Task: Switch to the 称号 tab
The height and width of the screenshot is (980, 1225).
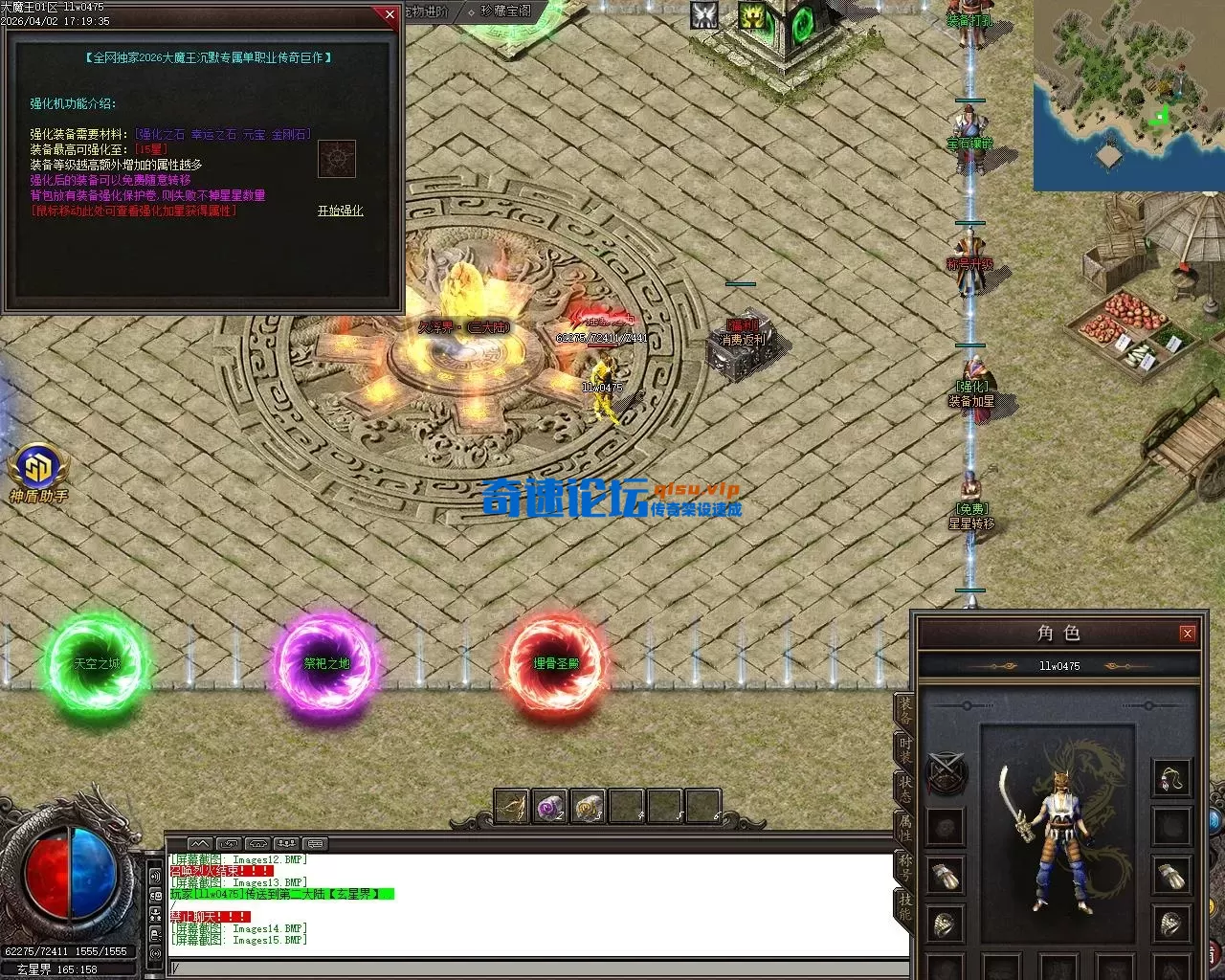Action: [905, 867]
